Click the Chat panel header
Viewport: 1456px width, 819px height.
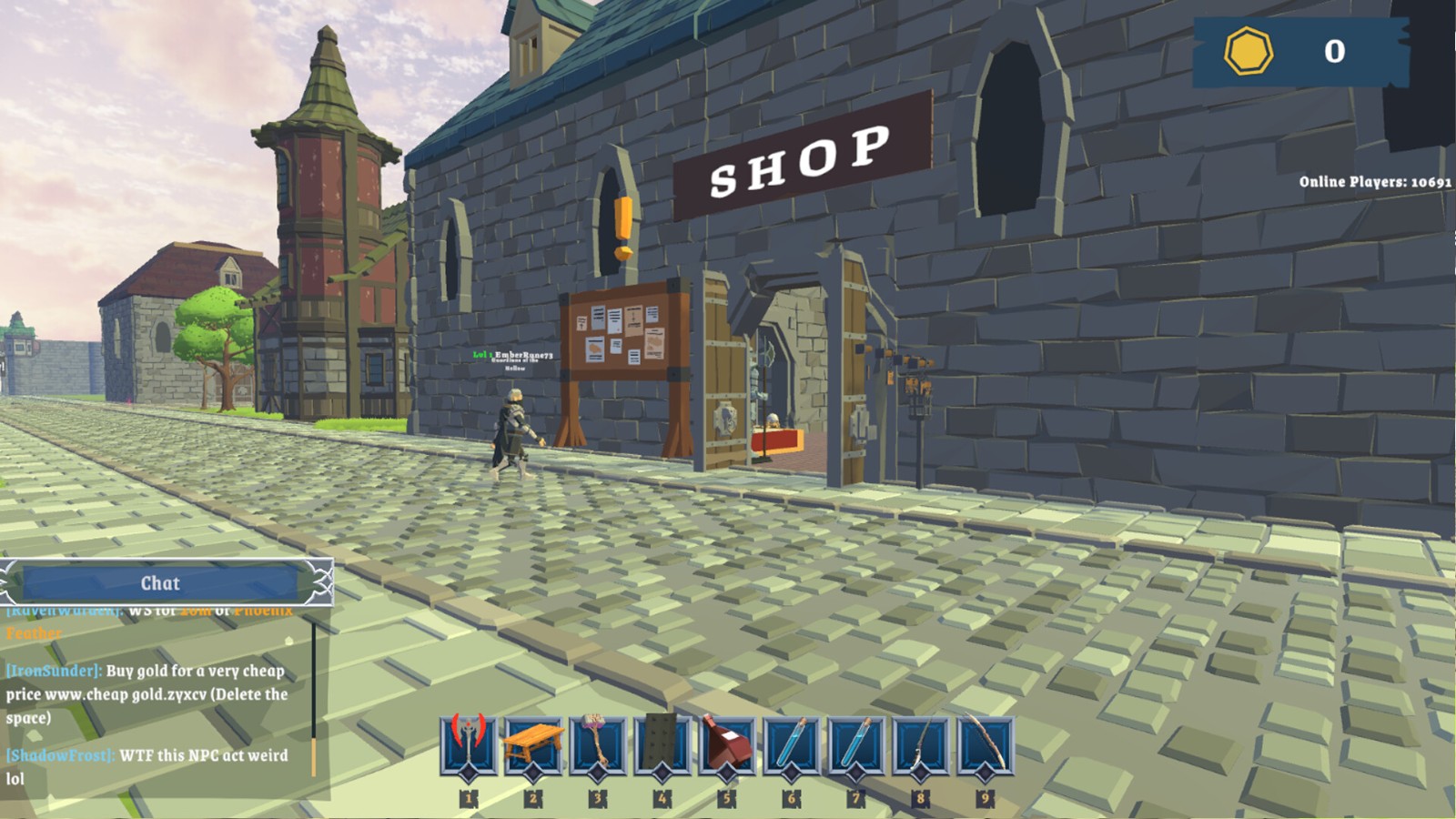(161, 583)
